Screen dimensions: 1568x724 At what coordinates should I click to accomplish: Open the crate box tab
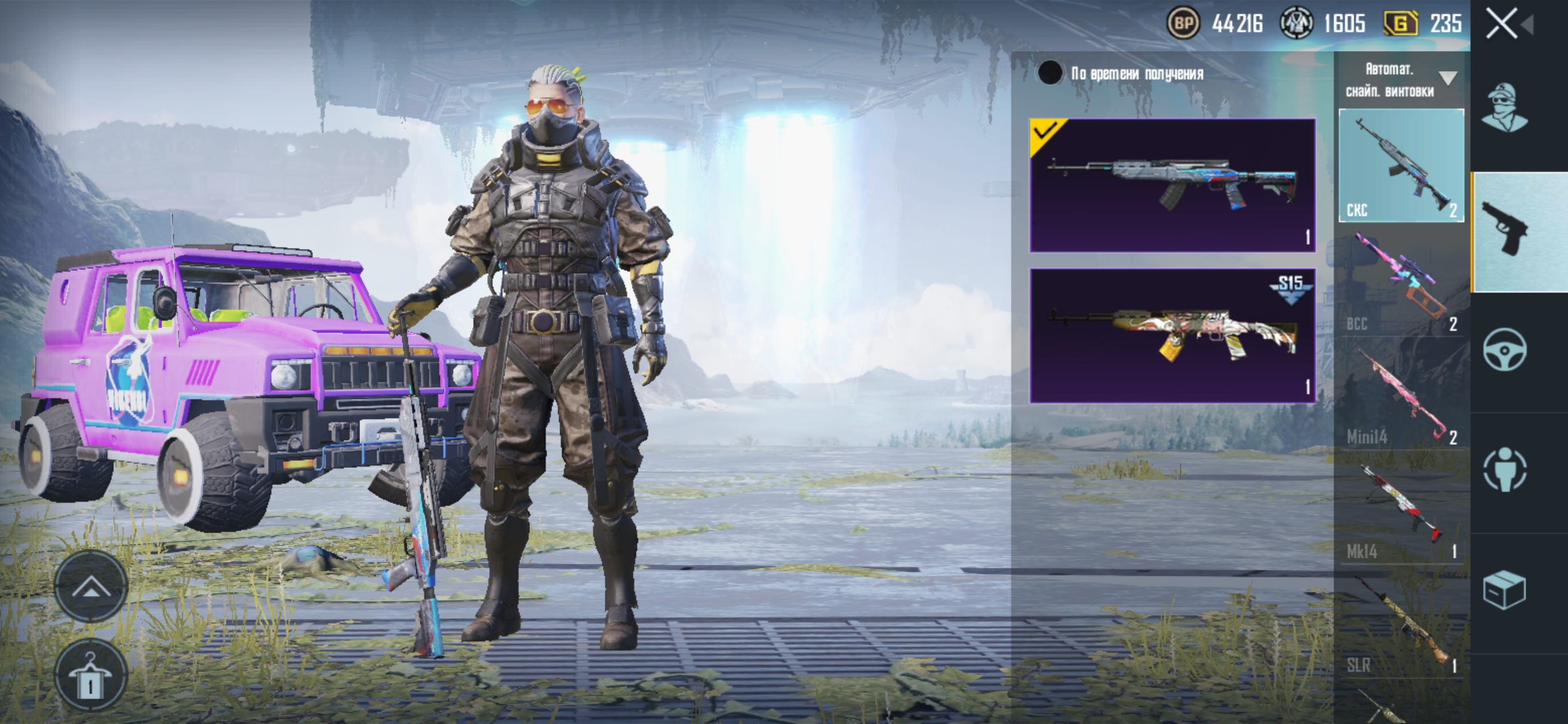click(1505, 590)
